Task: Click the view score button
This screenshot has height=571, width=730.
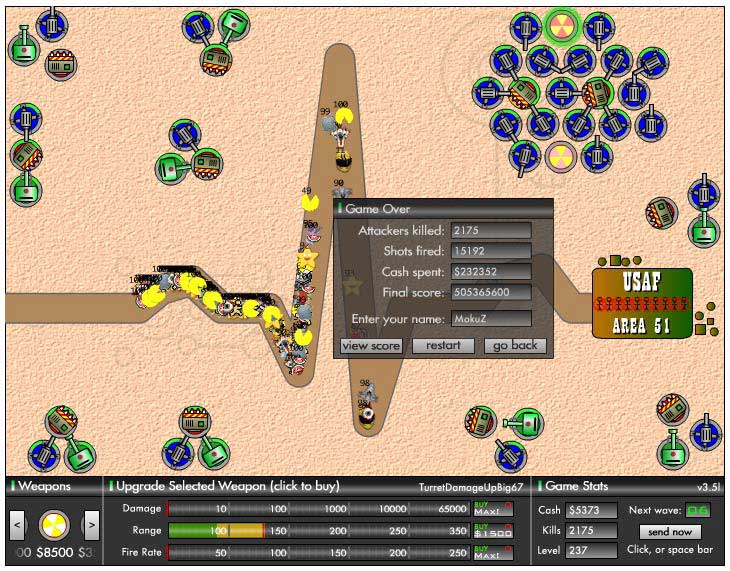Action: [371, 345]
